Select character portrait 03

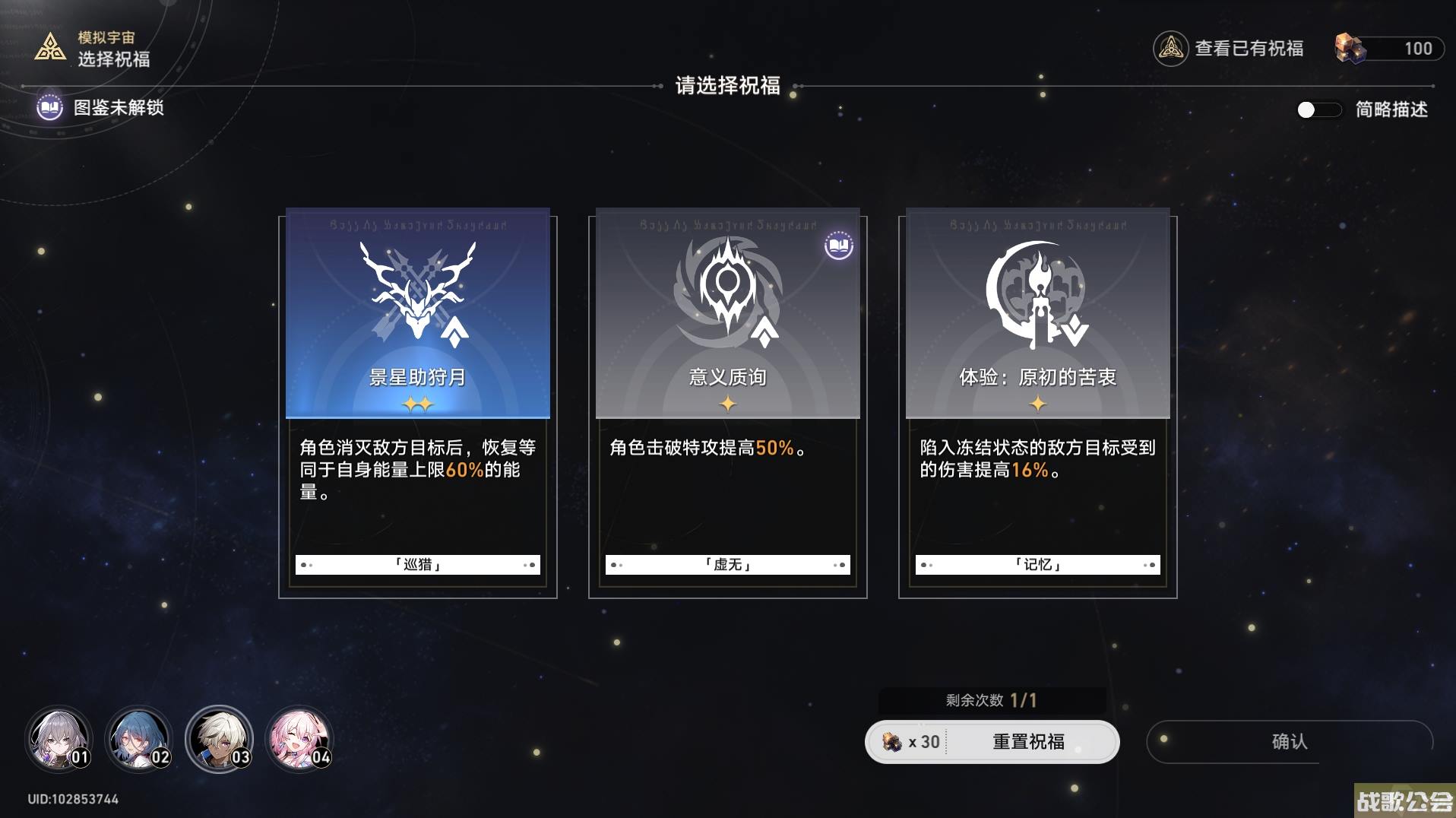[x=220, y=738]
